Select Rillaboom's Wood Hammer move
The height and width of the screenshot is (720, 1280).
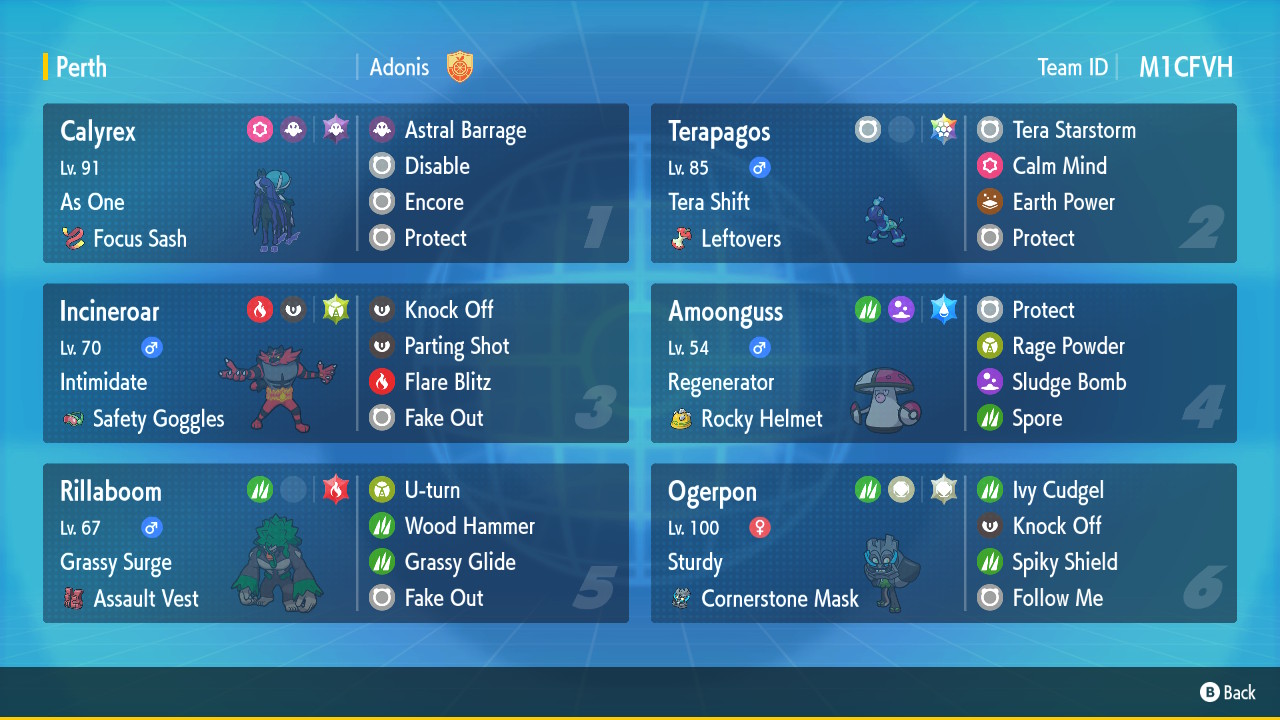(x=468, y=526)
